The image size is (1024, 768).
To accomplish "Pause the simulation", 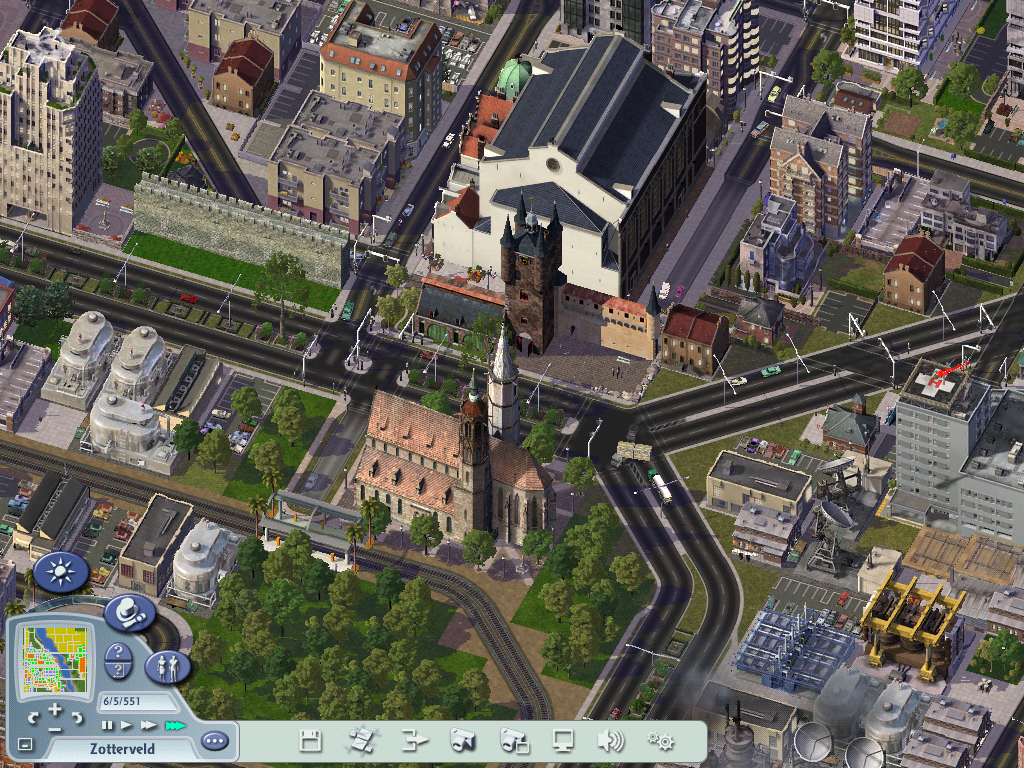I will click(x=108, y=724).
